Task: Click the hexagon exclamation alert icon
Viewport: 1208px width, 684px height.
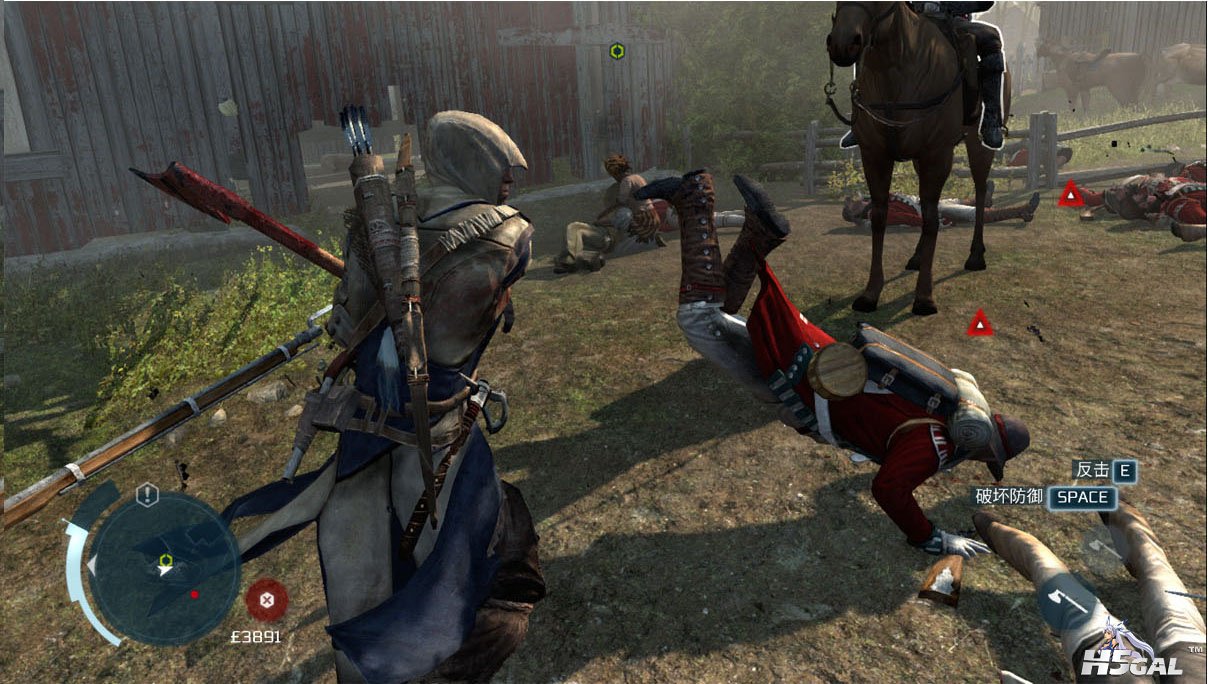Action: click(x=148, y=494)
